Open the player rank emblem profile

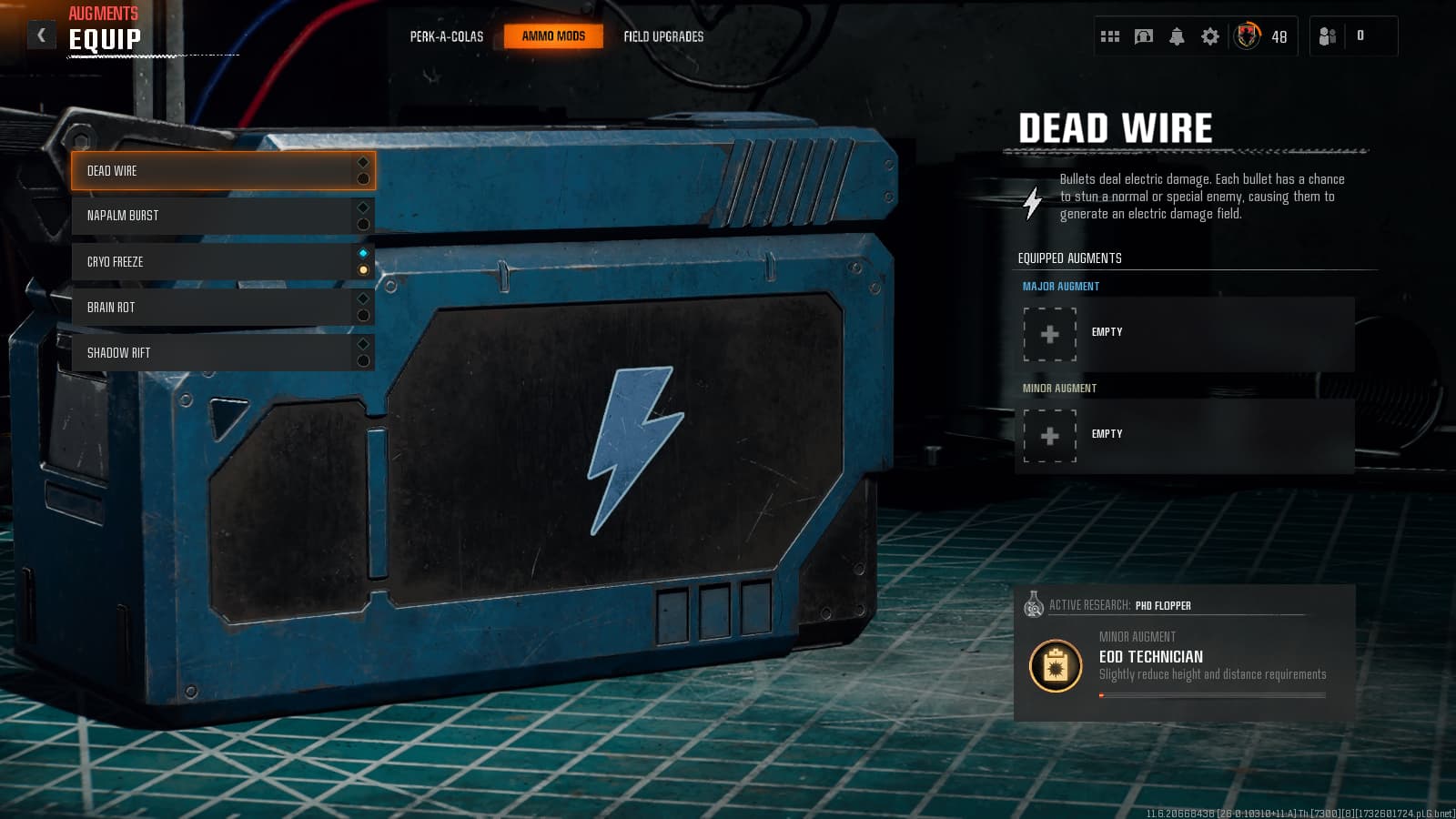1248,36
